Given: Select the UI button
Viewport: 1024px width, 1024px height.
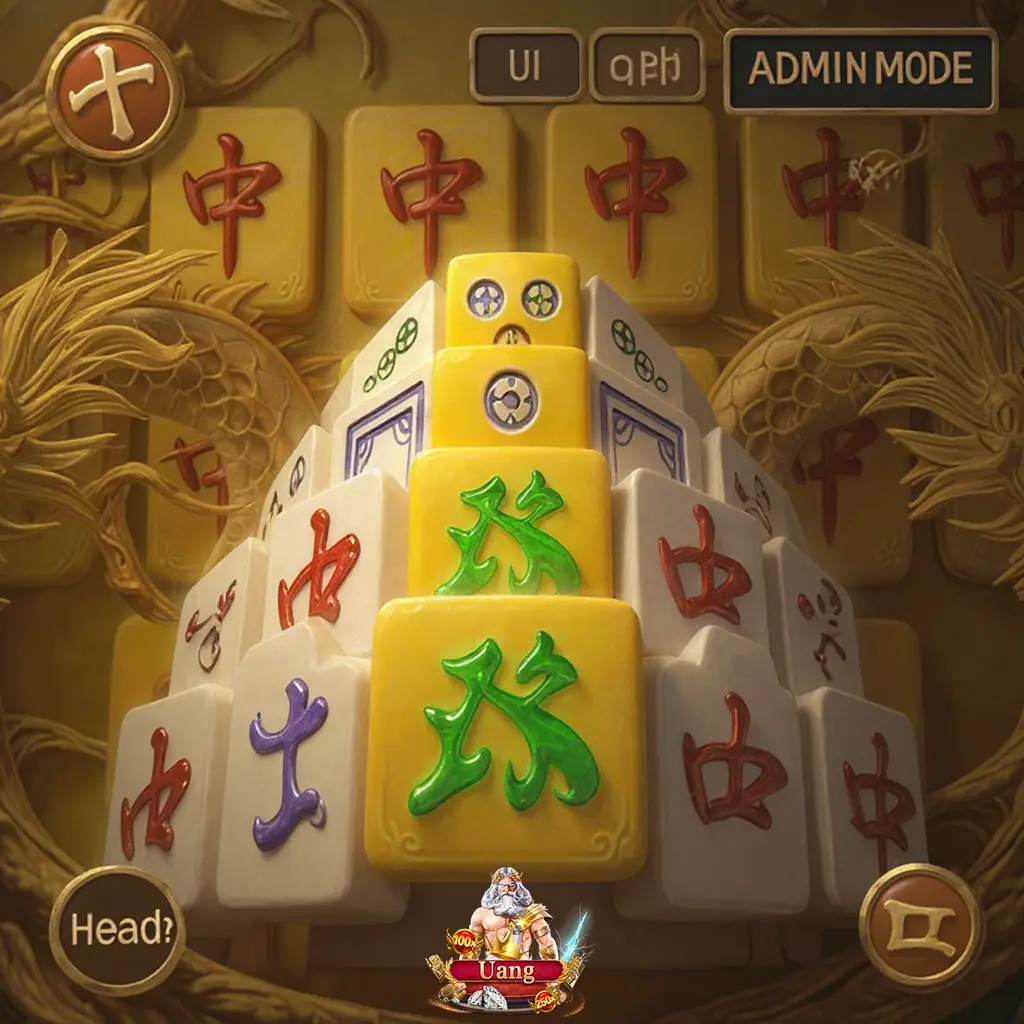Looking at the screenshot, I should click(525, 66).
